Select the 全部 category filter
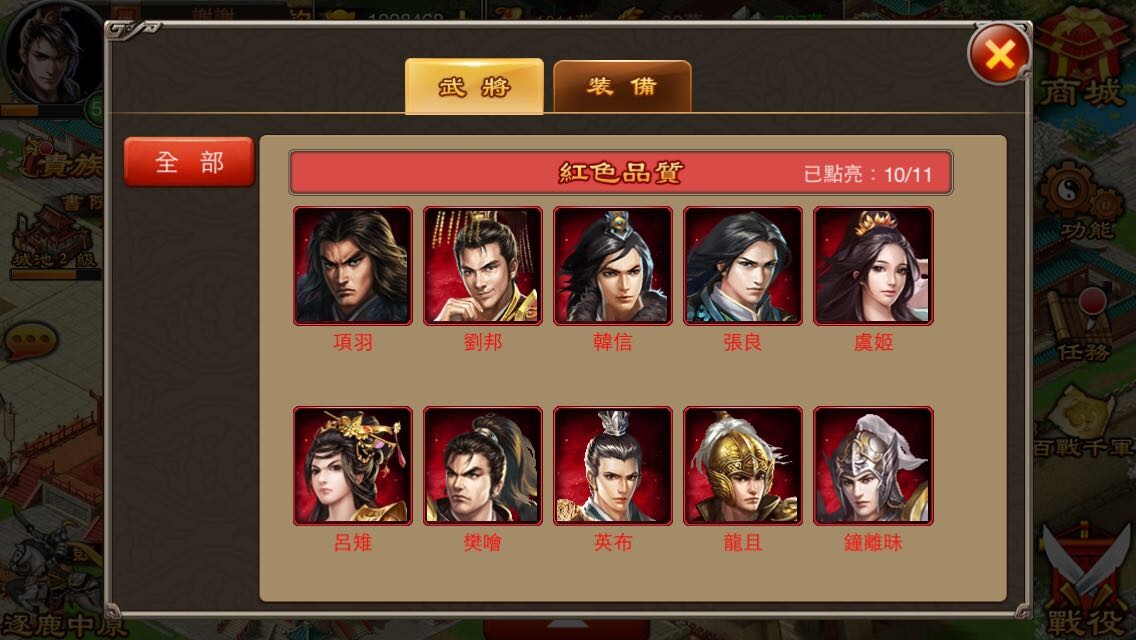The width and height of the screenshot is (1136, 640). [x=189, y=162]
